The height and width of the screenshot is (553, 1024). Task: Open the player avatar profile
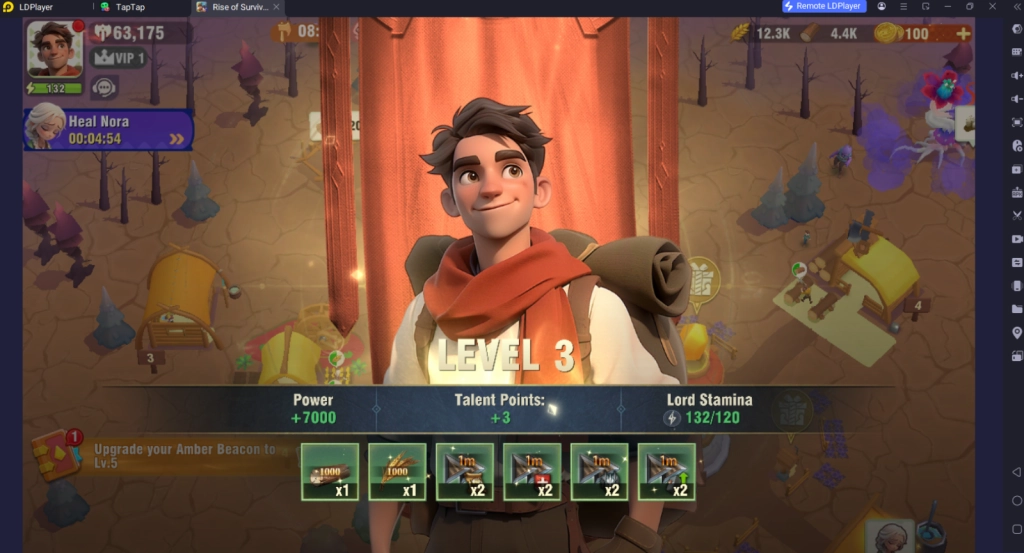click(54, 48)
